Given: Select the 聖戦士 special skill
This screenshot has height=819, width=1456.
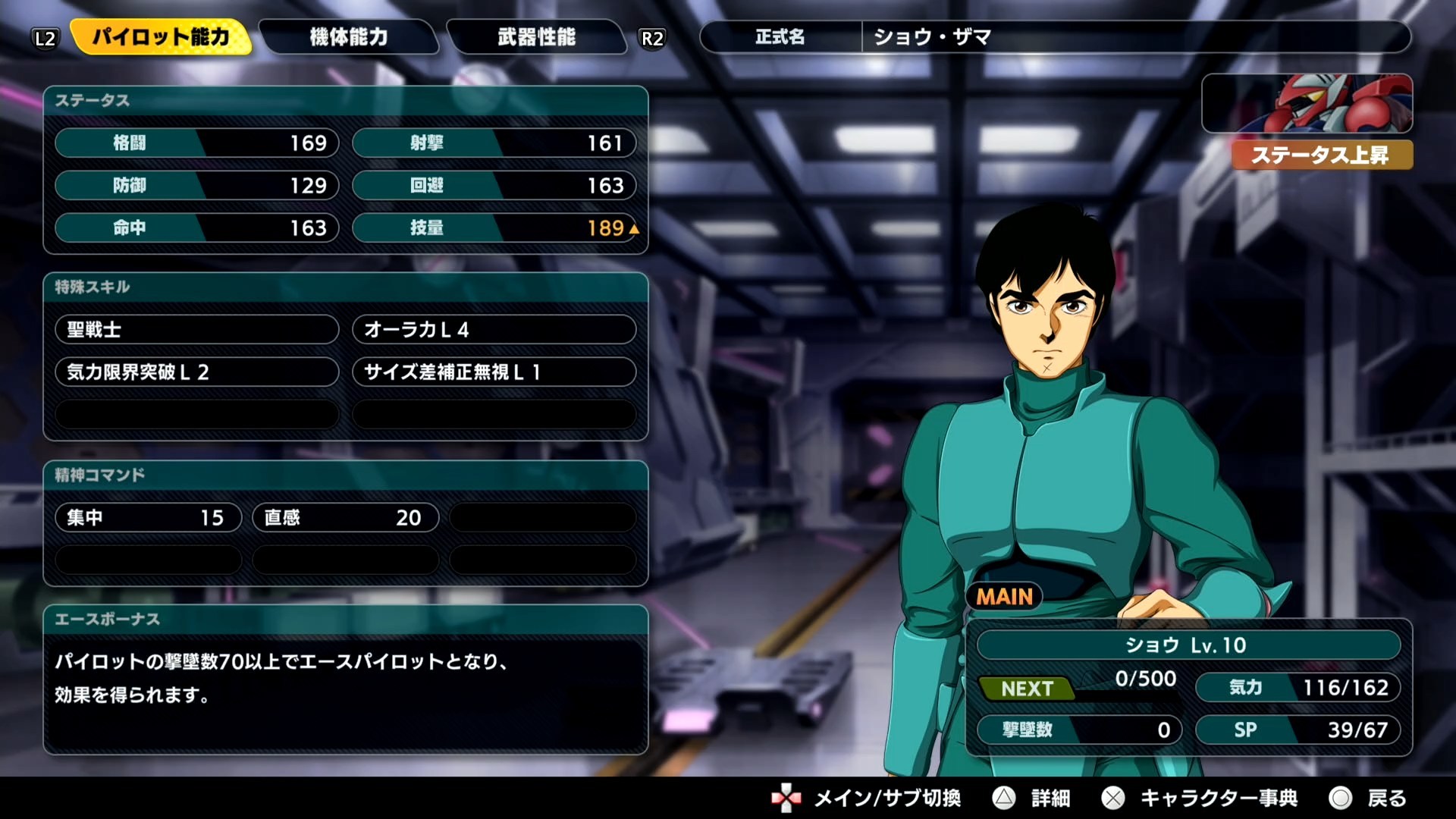Looking at the screenshot, I should (196, 330).
